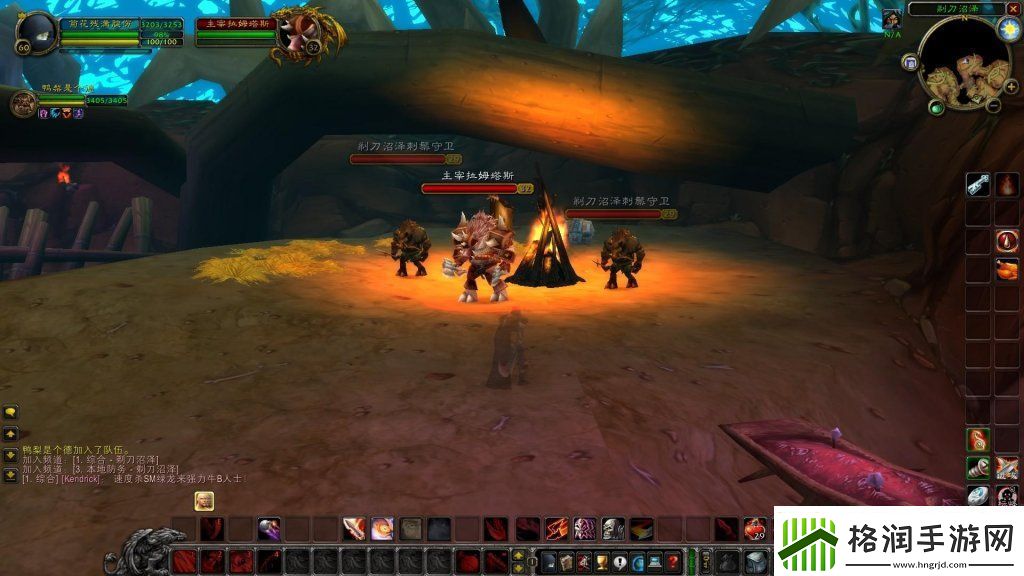Zoom out the minimap with minus button
Viewport: 1024px width, 576px height.
tap(995, 104)
